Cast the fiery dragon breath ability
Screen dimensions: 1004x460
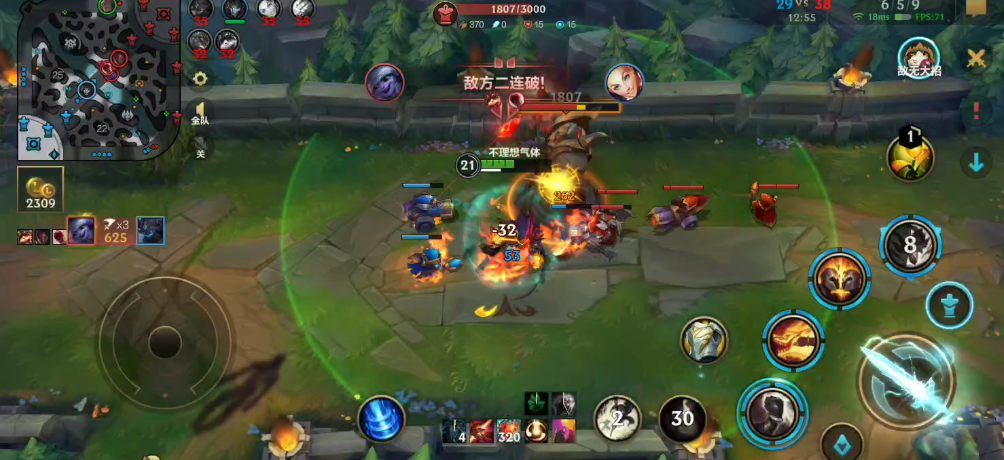[x=792, y=340]
